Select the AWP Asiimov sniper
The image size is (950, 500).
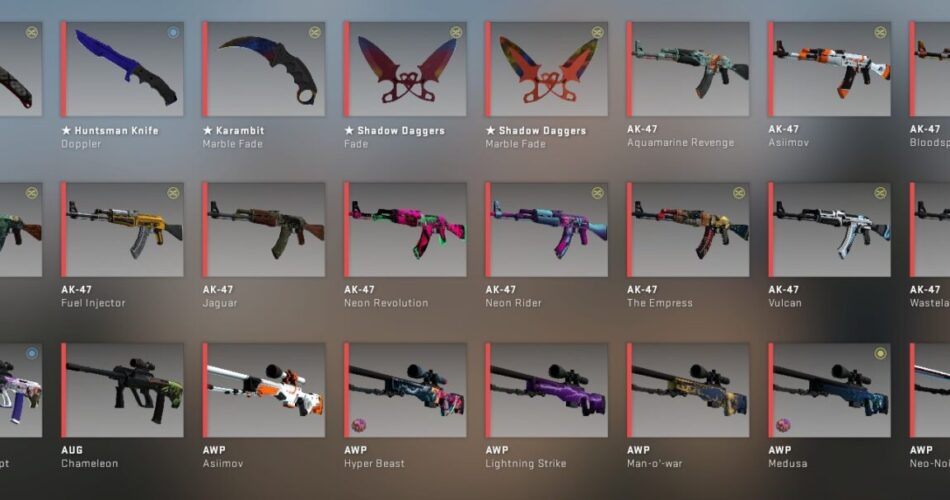point(265,390)
